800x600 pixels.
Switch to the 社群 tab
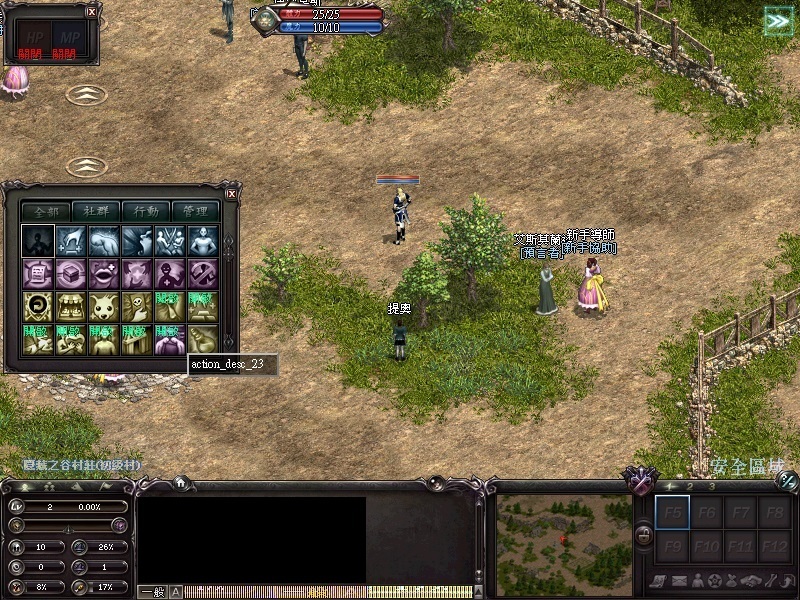[x=96, y=211]
